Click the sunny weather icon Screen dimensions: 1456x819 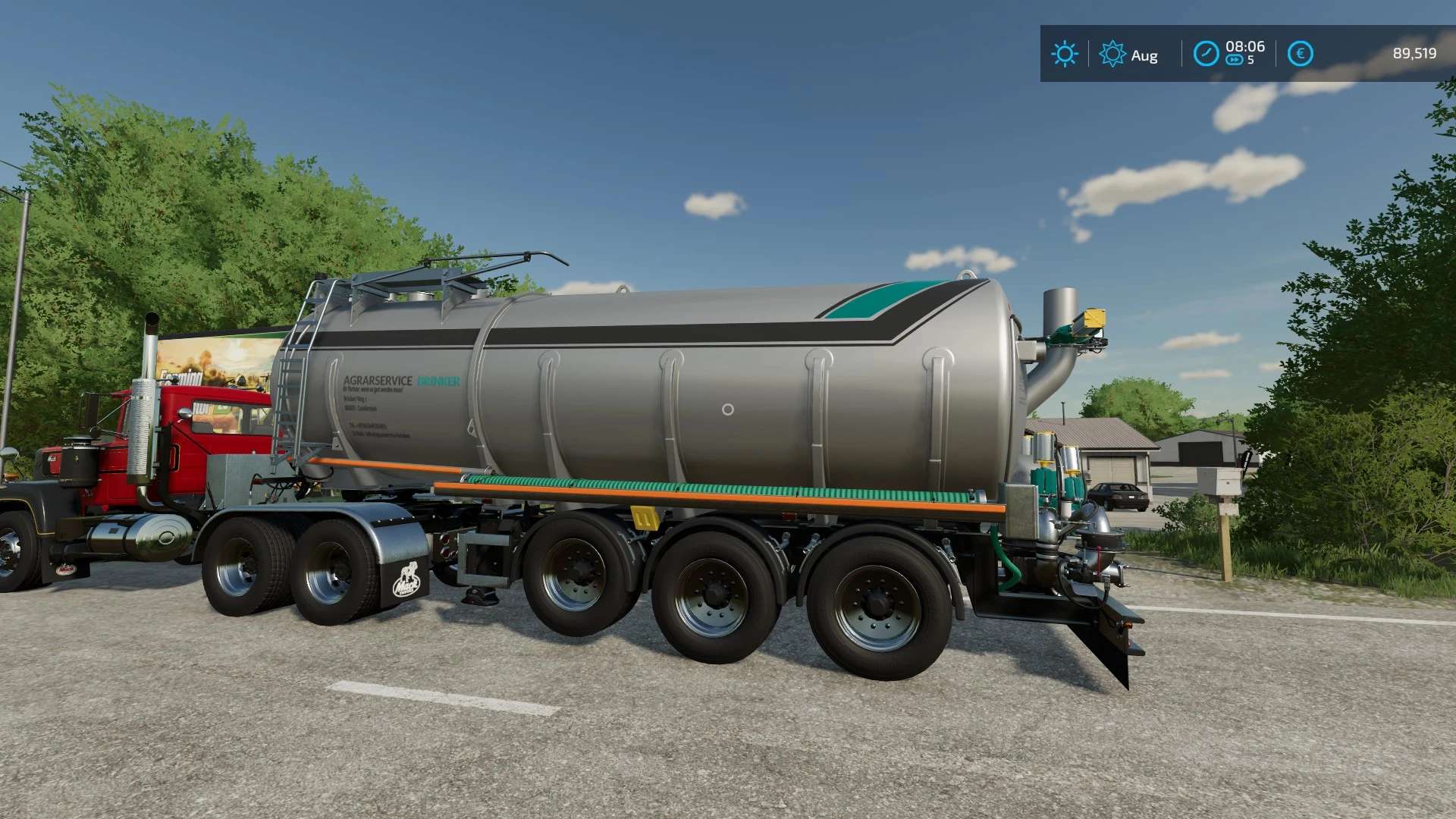pos(1065,54)
